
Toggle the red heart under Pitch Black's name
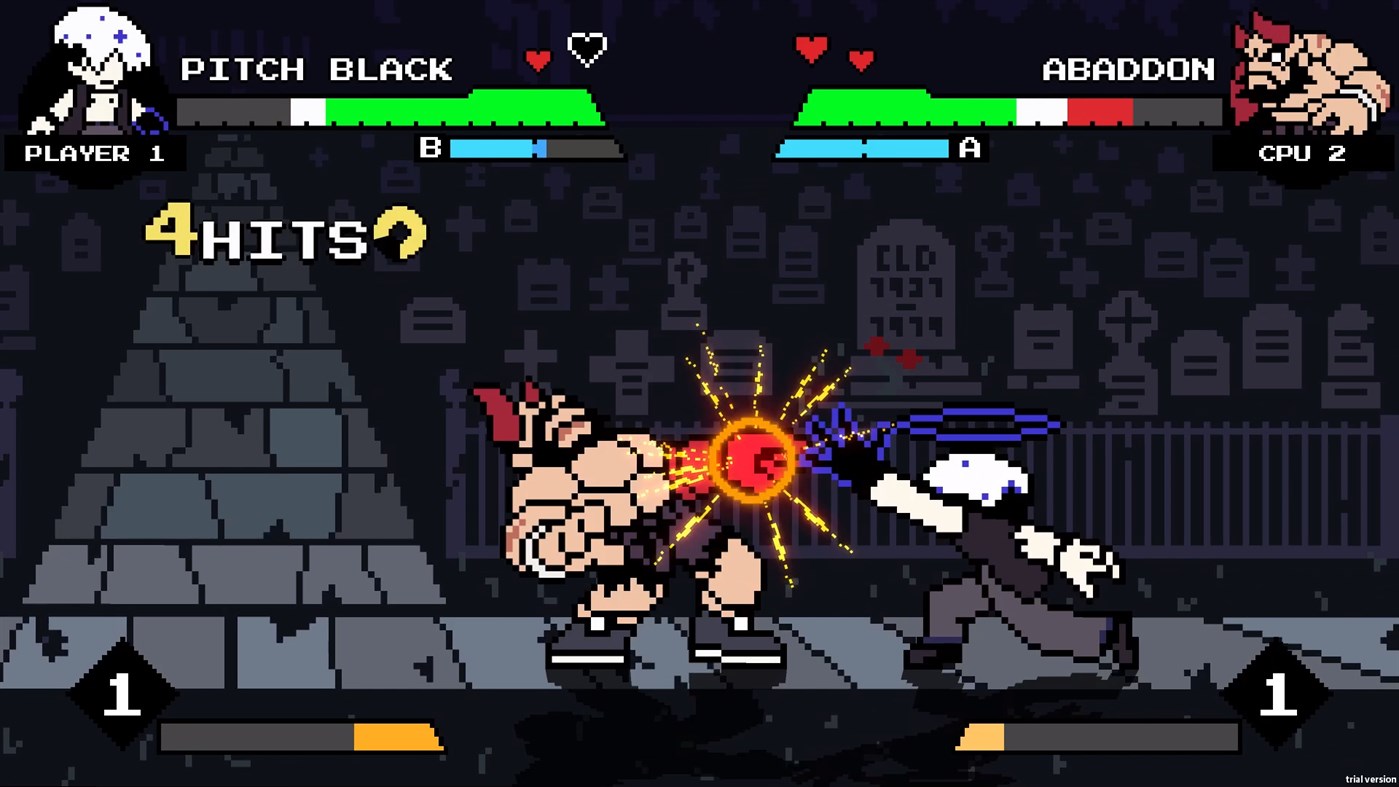click(x=540, y=57)
